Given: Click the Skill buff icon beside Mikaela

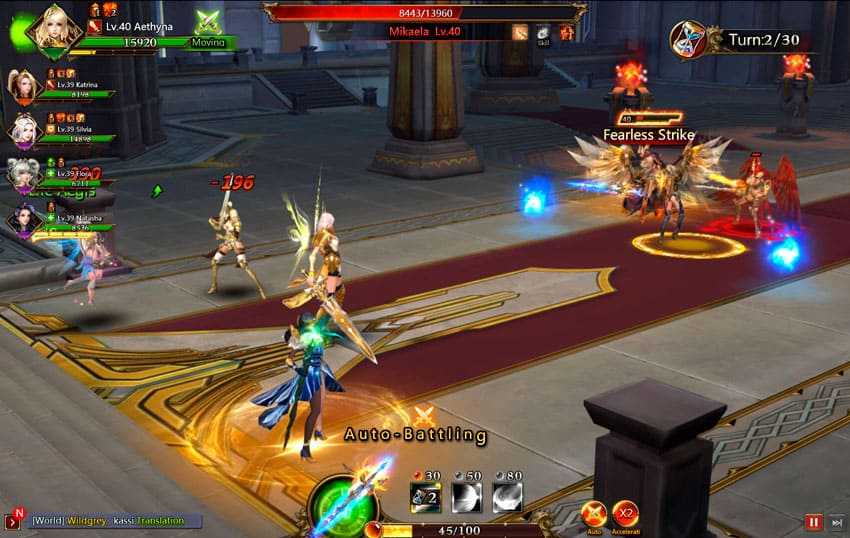Looking at the screenshot, I should pos(543,32).
